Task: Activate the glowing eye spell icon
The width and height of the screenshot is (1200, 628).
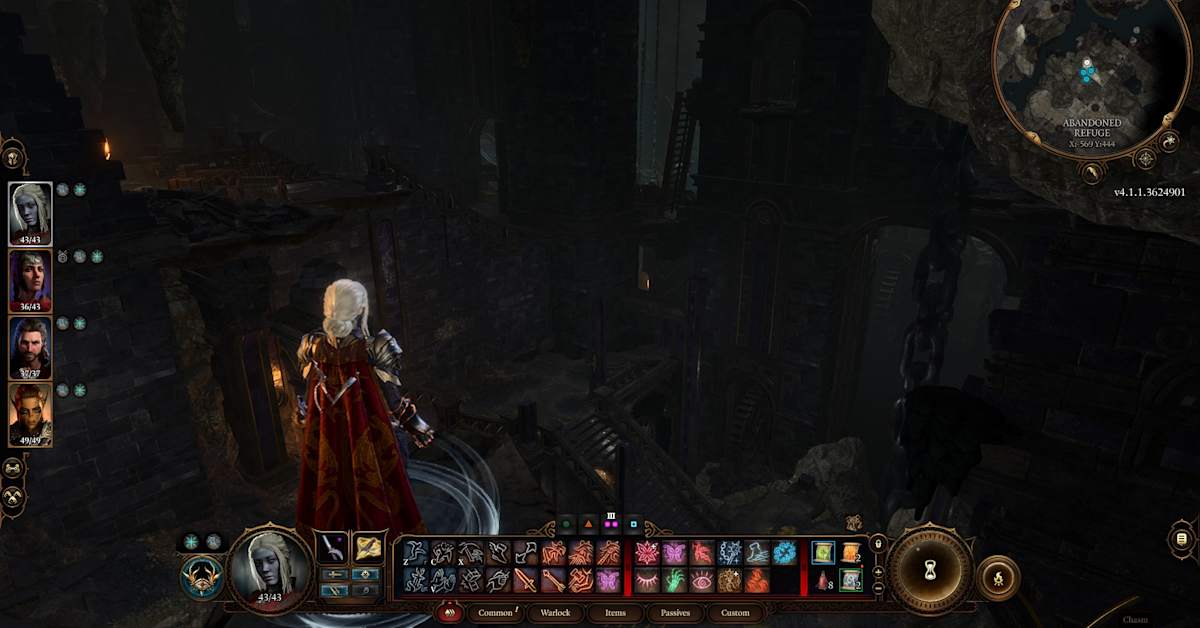Action: (x=702, y=580)
